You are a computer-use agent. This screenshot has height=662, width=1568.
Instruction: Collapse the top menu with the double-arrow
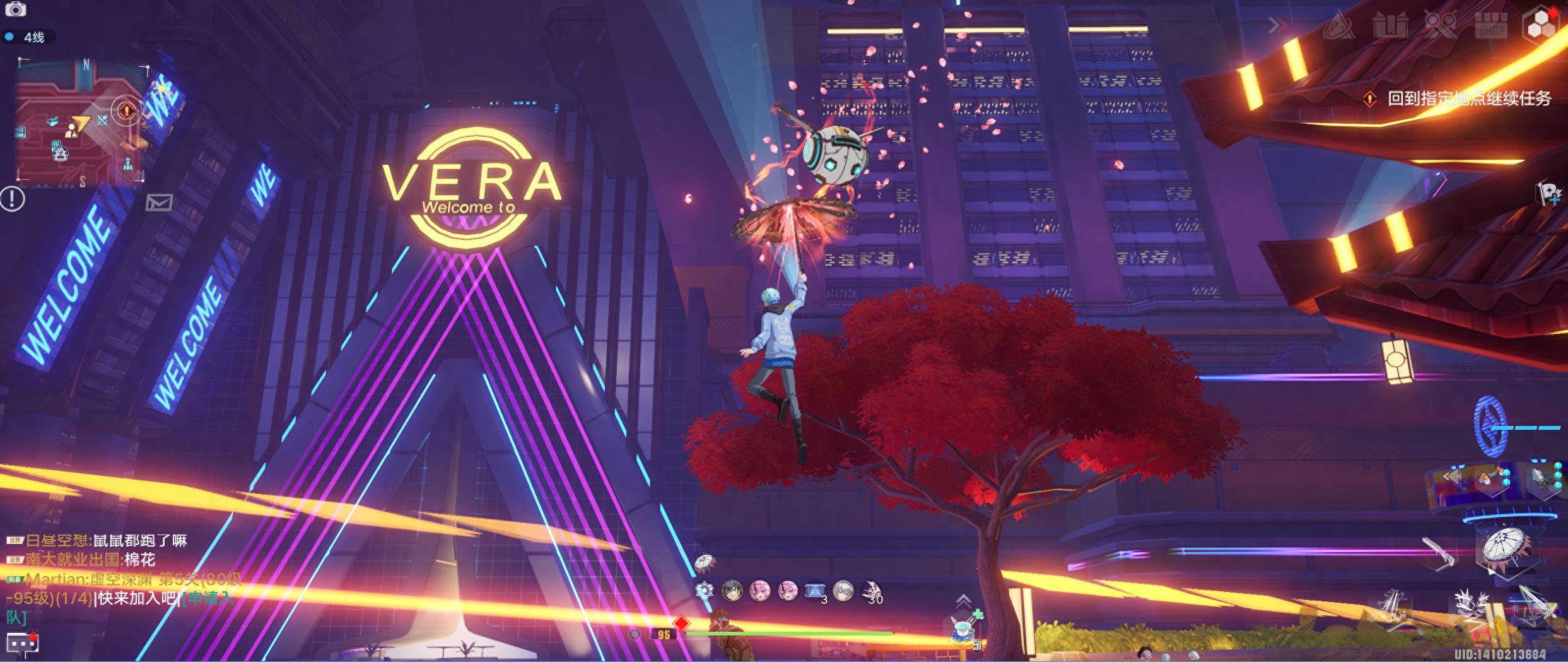(x=1278, y=25)
